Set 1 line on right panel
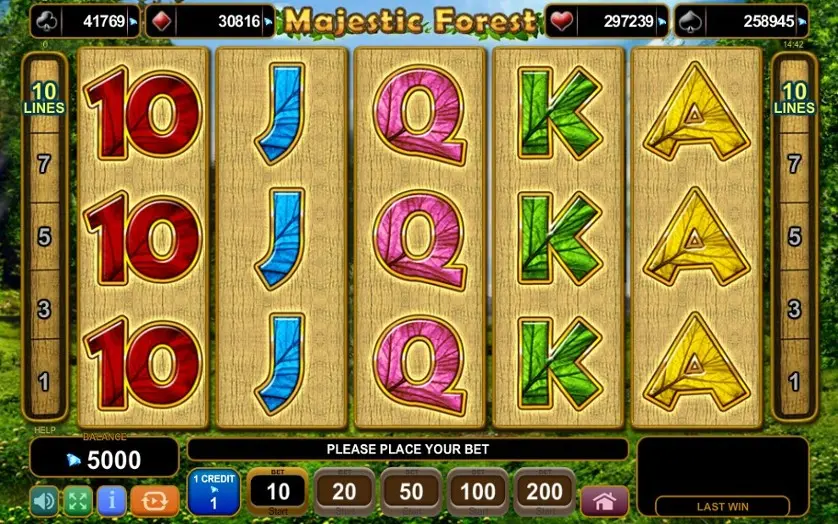This screenshot has width=838, height=524. (794, 381)
